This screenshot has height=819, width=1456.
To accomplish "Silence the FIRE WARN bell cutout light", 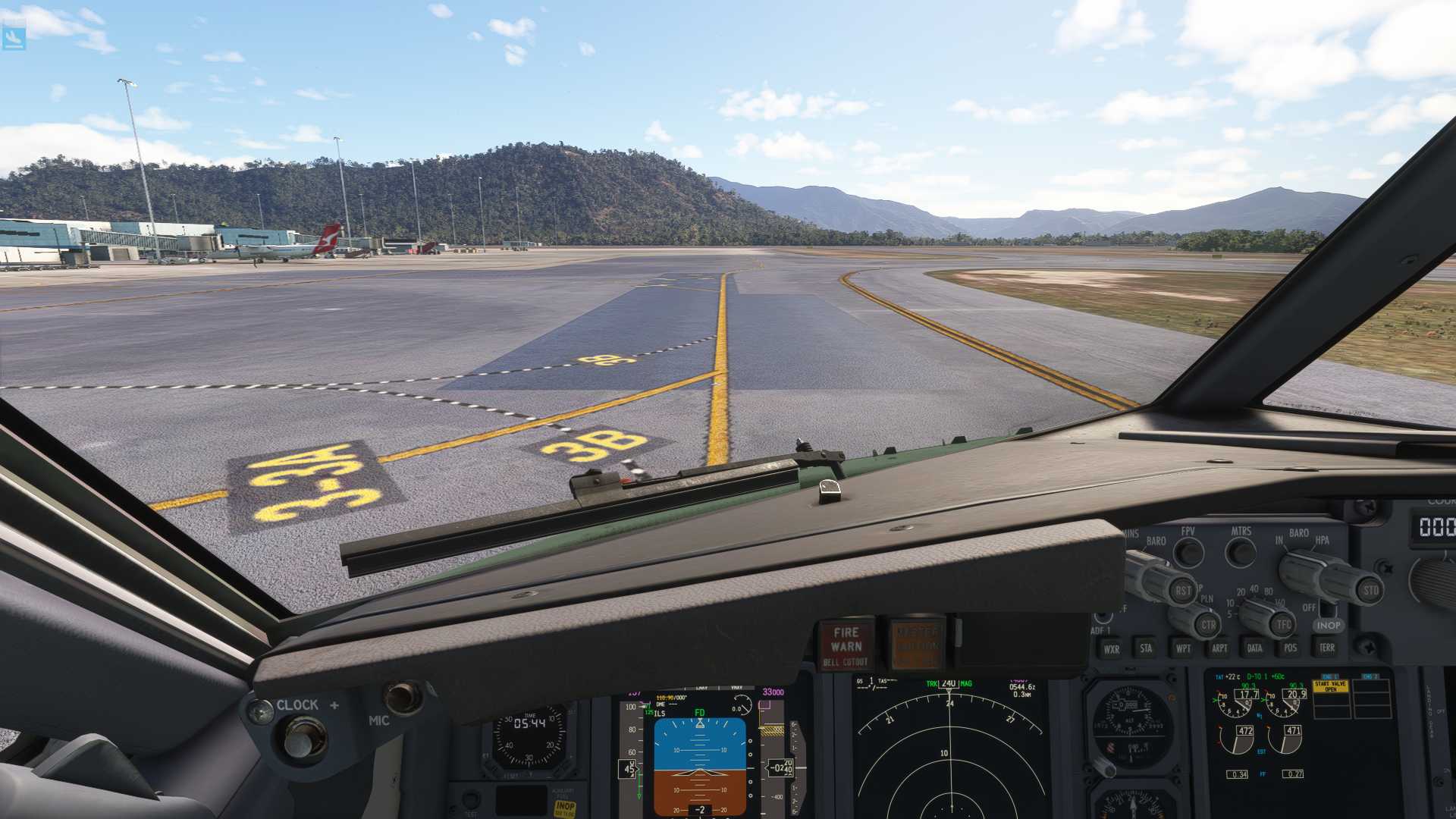I will [x=846, y=645].
